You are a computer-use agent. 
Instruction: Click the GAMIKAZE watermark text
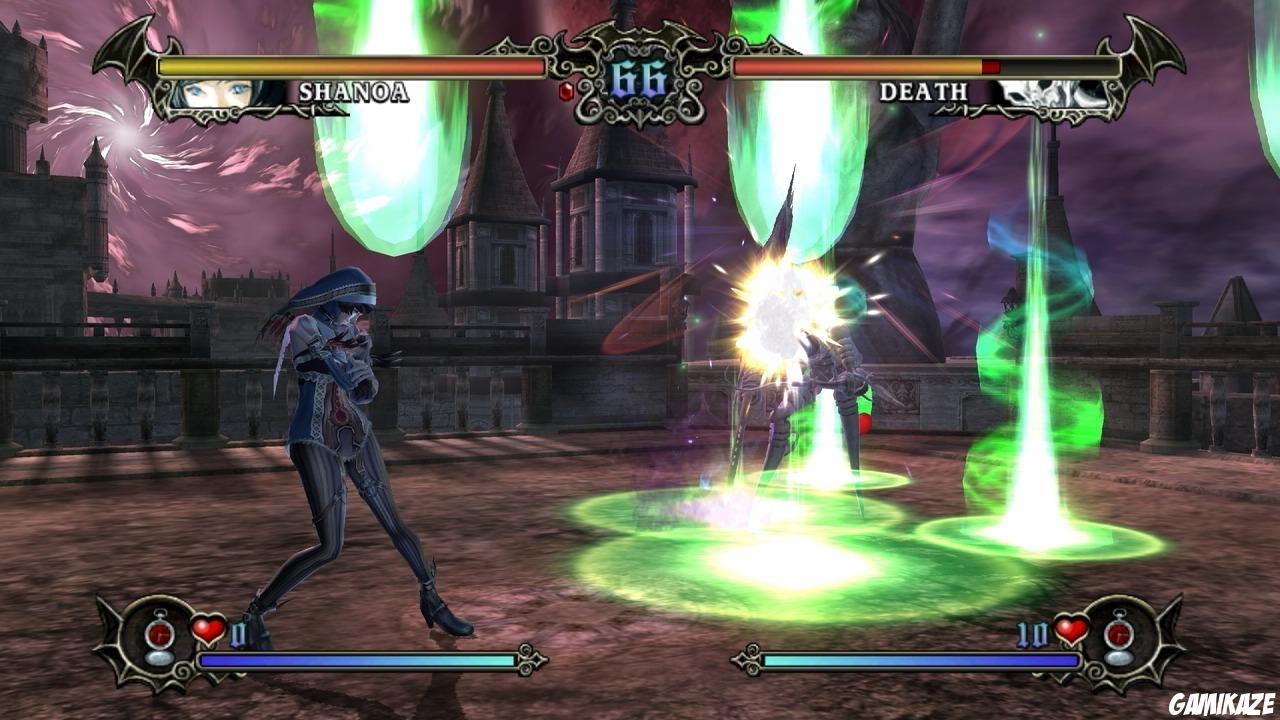1222,703
